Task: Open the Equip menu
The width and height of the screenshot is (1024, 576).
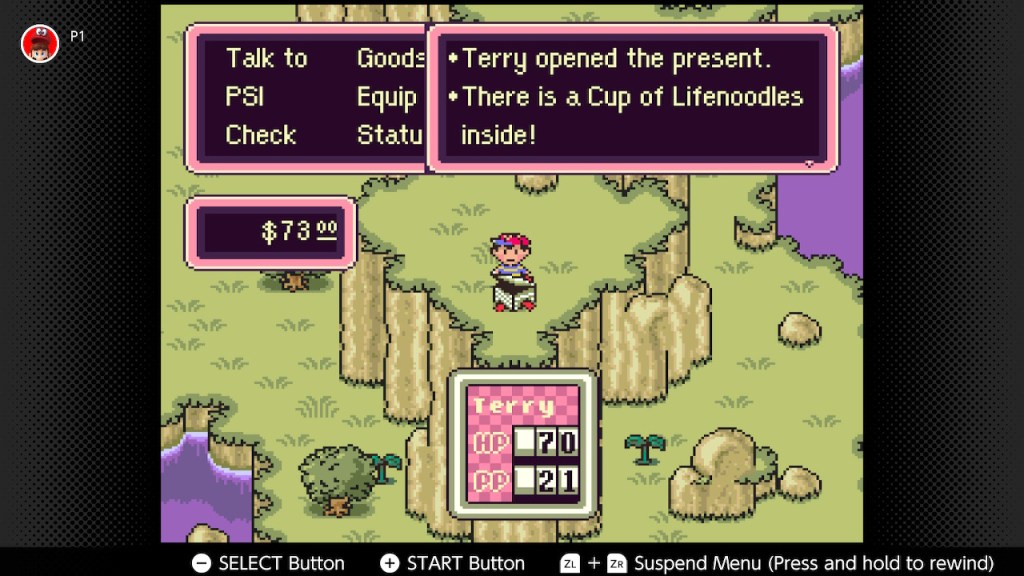Action: click(387, 97)
